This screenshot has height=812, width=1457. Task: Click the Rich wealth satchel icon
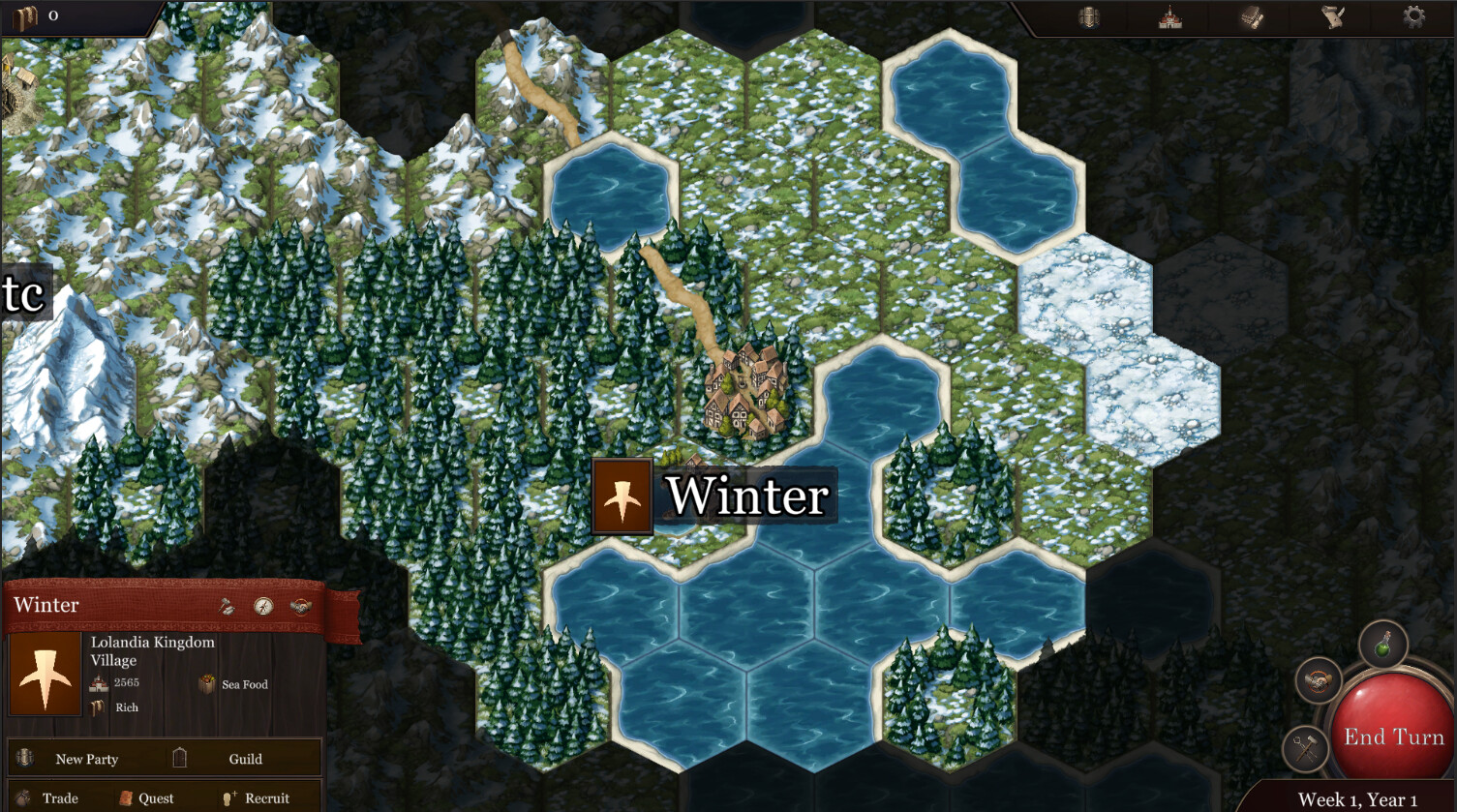click(98, 707)
